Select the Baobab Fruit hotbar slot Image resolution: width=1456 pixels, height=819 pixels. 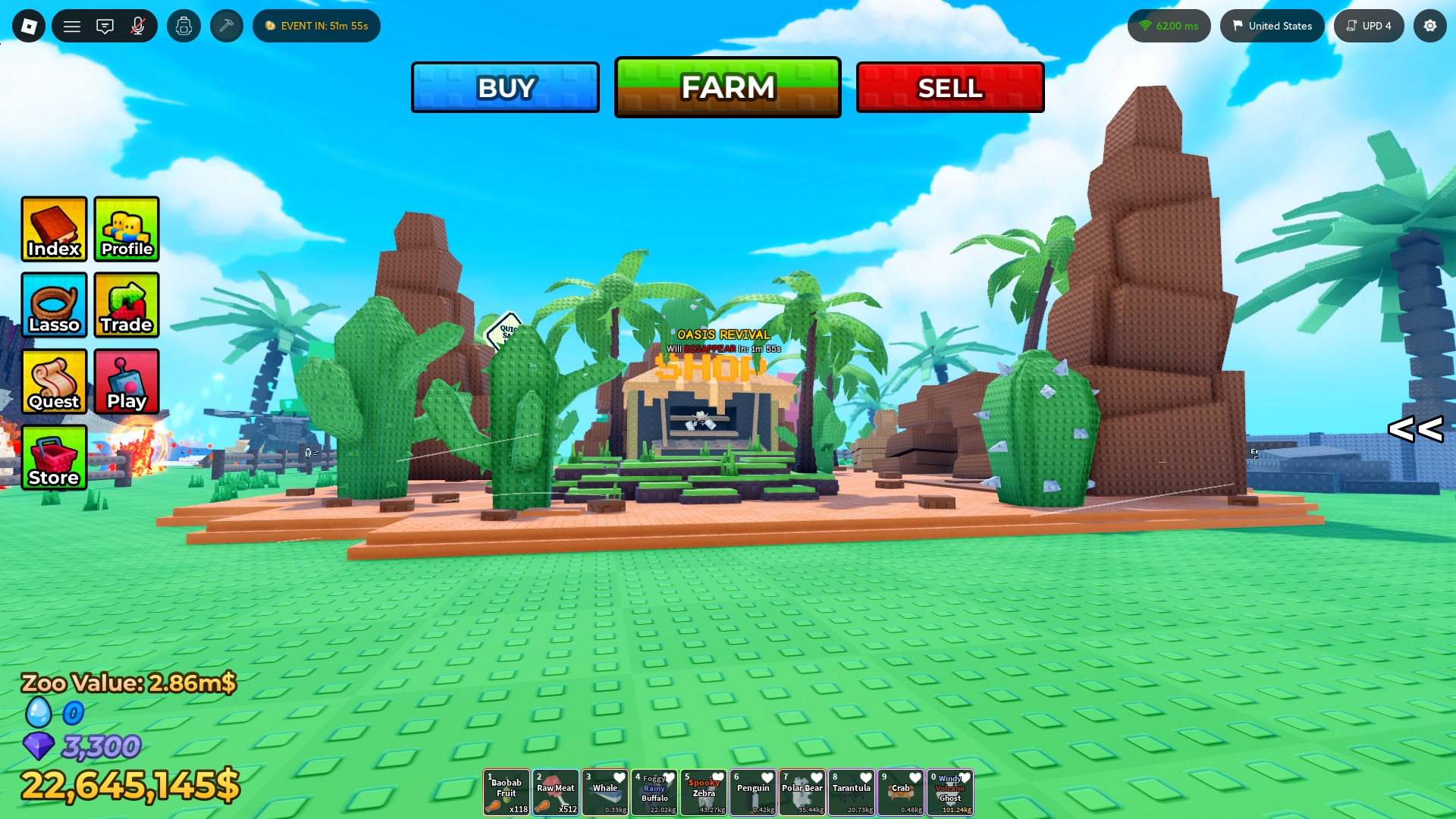click(x=506, y=792)
